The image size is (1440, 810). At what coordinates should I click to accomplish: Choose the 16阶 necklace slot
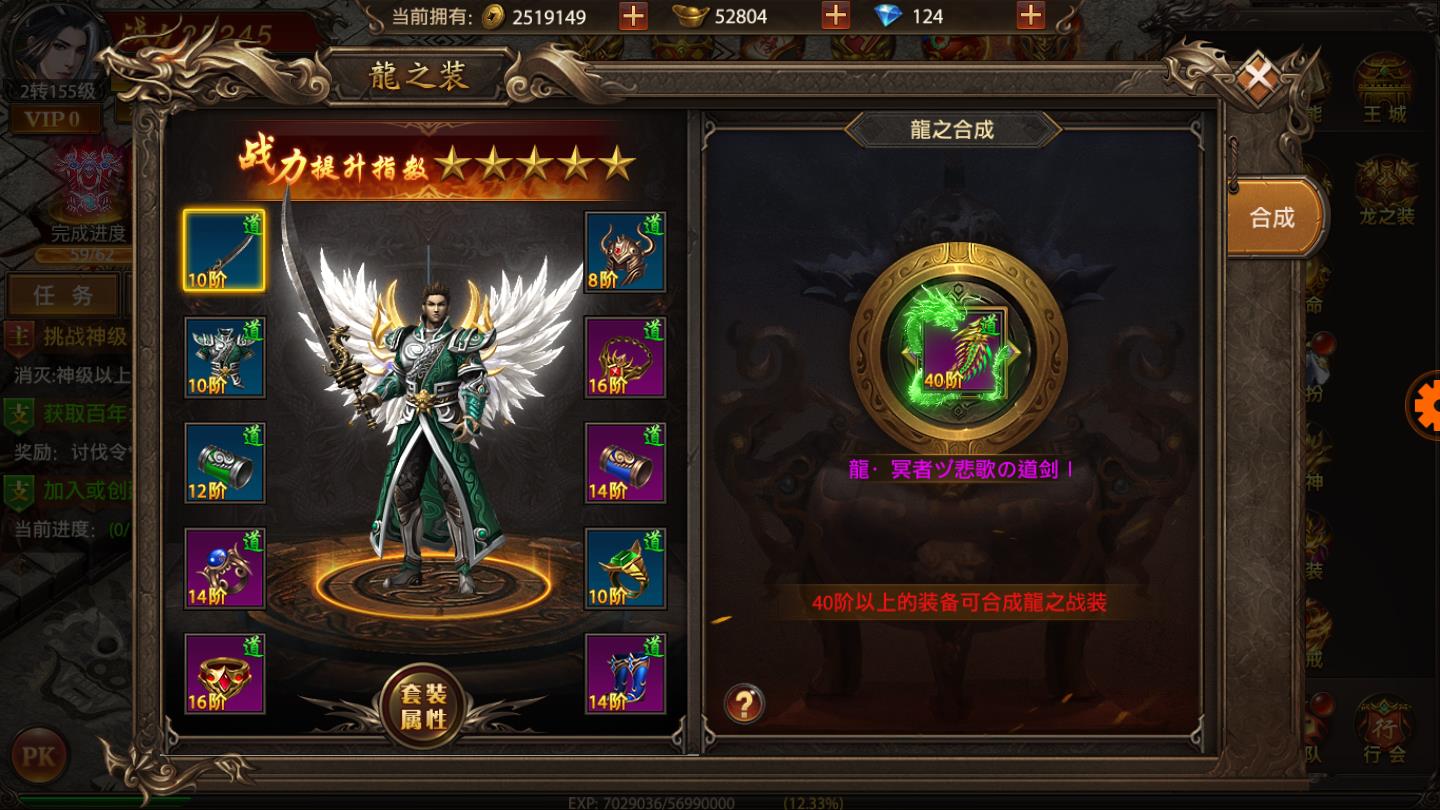click(x=625, y=357)
